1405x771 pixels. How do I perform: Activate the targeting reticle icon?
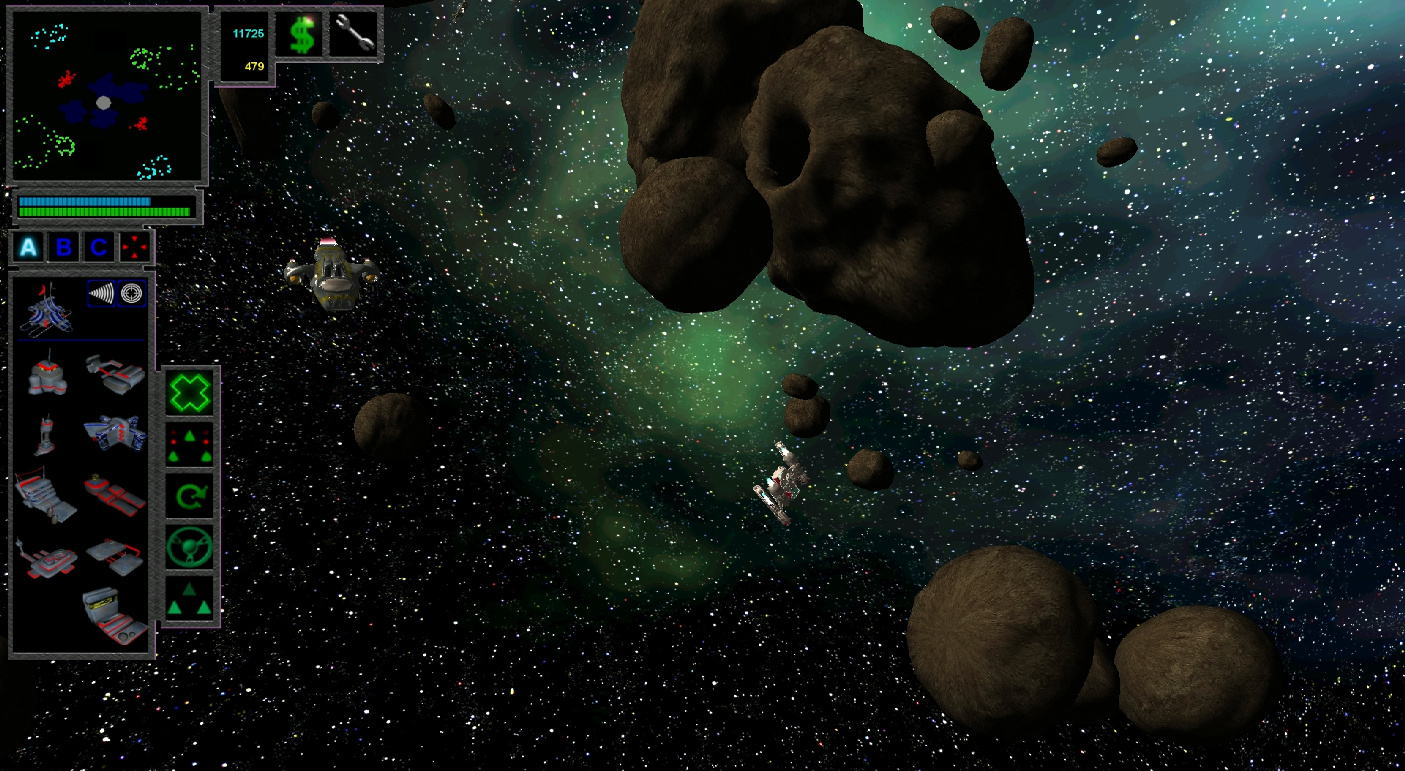(x=133, y=293)
